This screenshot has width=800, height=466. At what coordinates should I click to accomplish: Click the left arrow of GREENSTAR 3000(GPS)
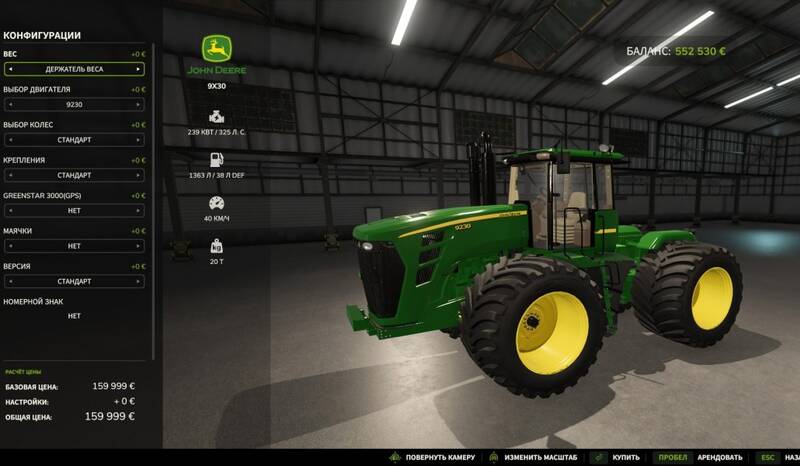9,211
